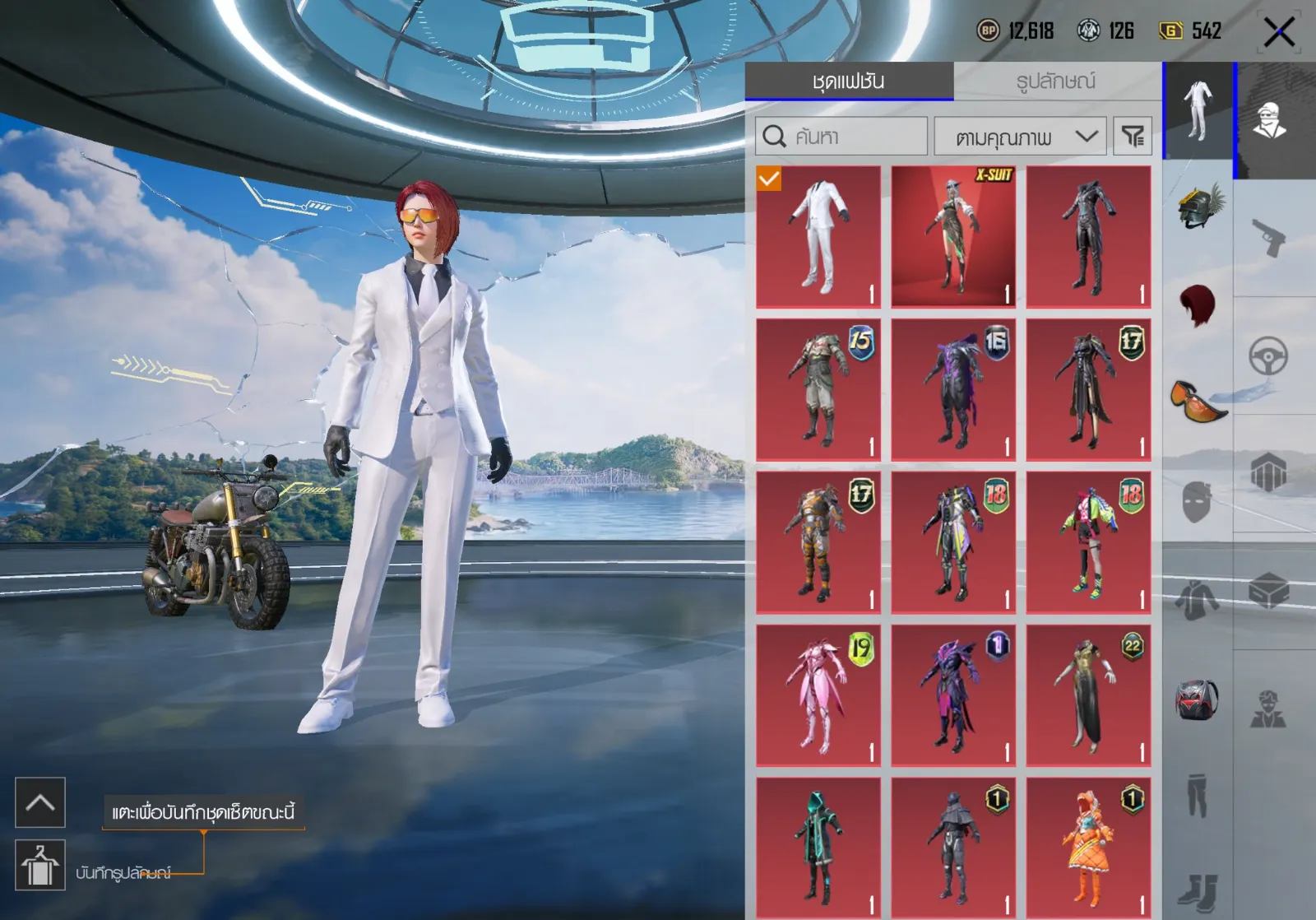Open the steering wheel vehicle section

click(1270, 356)
